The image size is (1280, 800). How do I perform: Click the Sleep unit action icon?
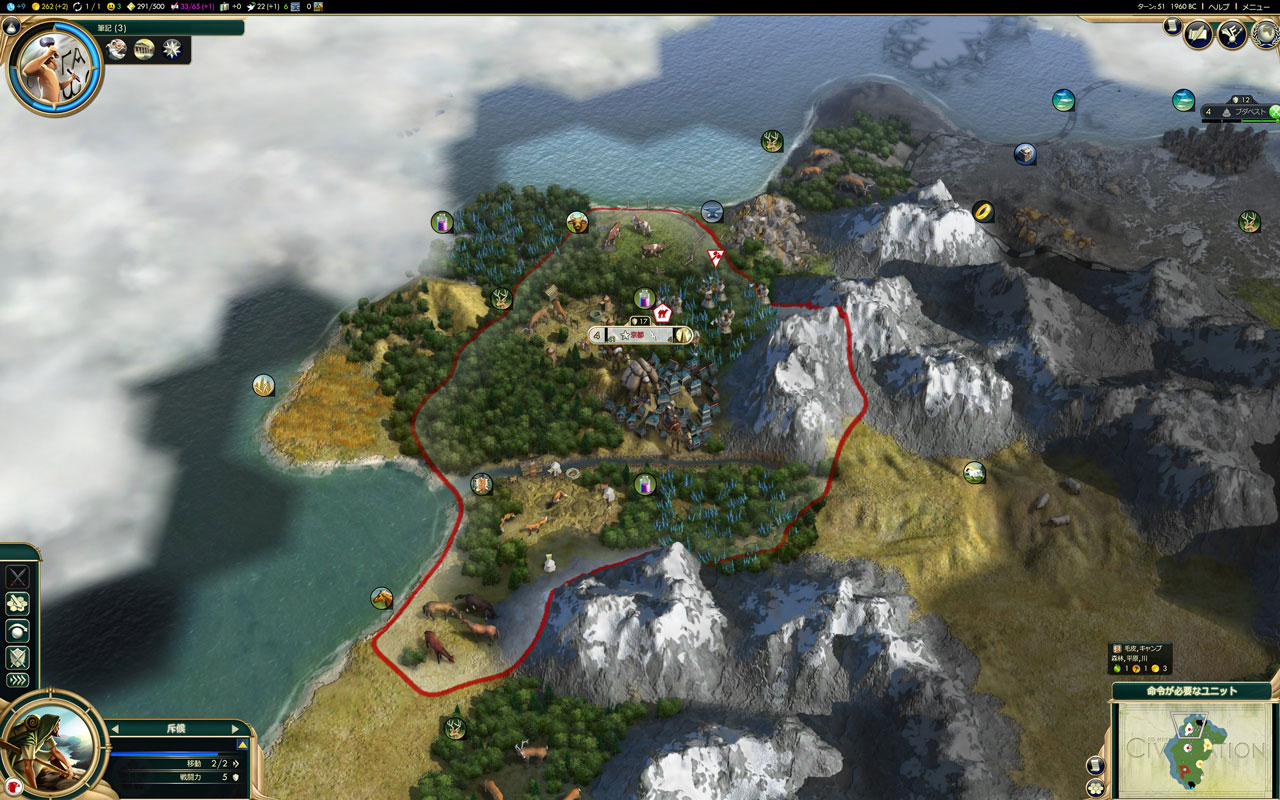17,630
